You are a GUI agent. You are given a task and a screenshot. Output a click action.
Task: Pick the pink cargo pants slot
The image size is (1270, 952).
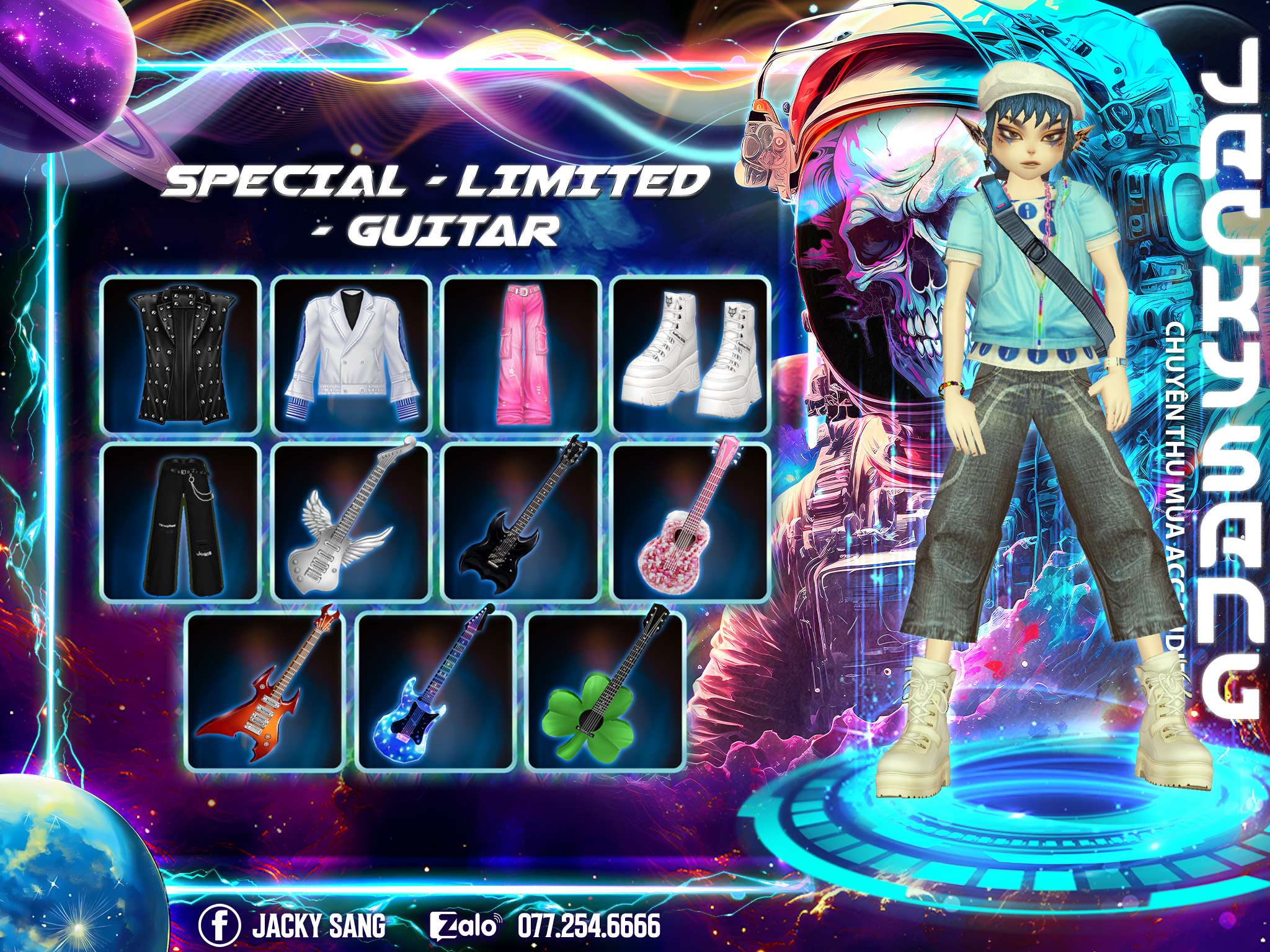click(x=522, y=356)
